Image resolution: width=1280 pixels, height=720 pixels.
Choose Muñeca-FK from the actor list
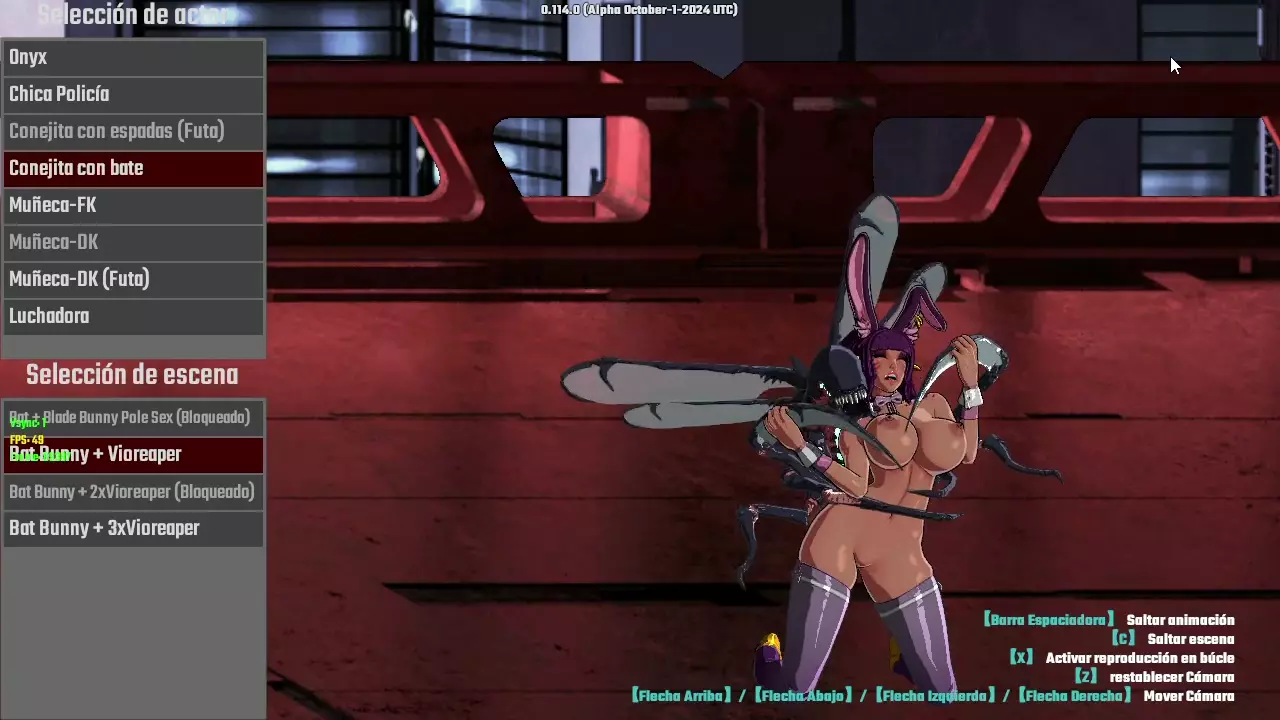coord(132,206)
